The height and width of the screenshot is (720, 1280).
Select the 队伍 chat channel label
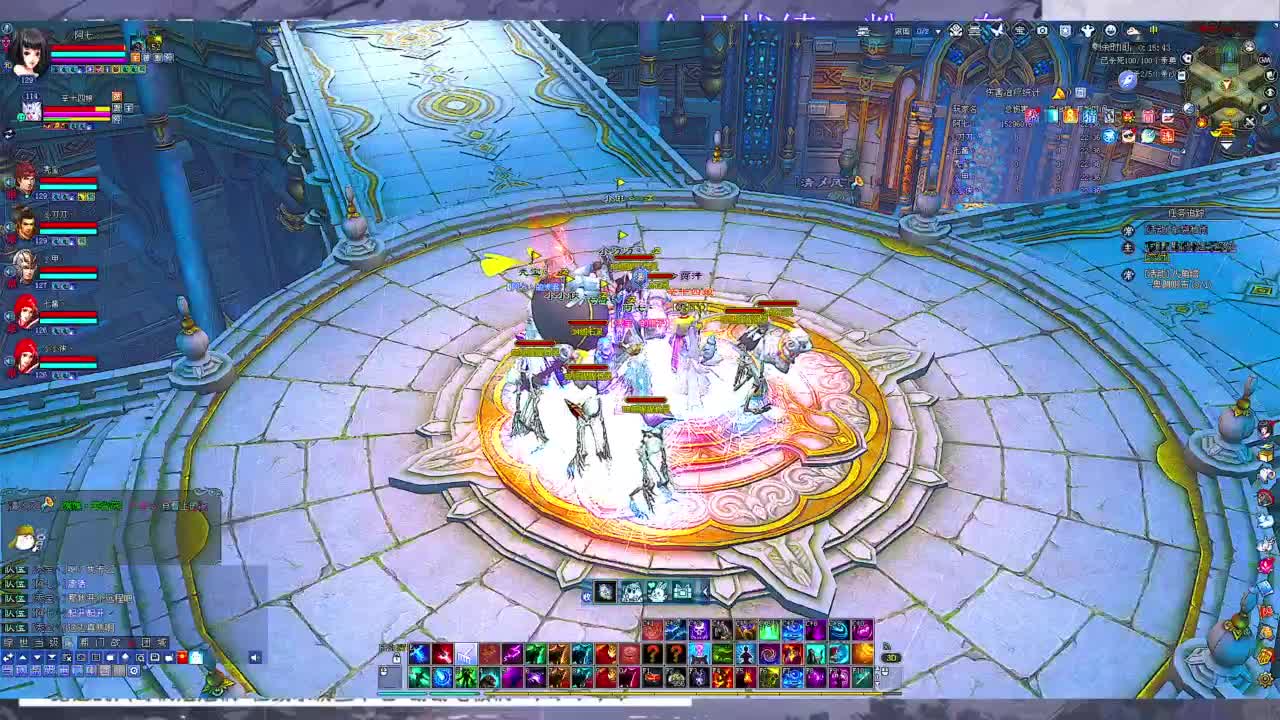[x=15, y=570]
